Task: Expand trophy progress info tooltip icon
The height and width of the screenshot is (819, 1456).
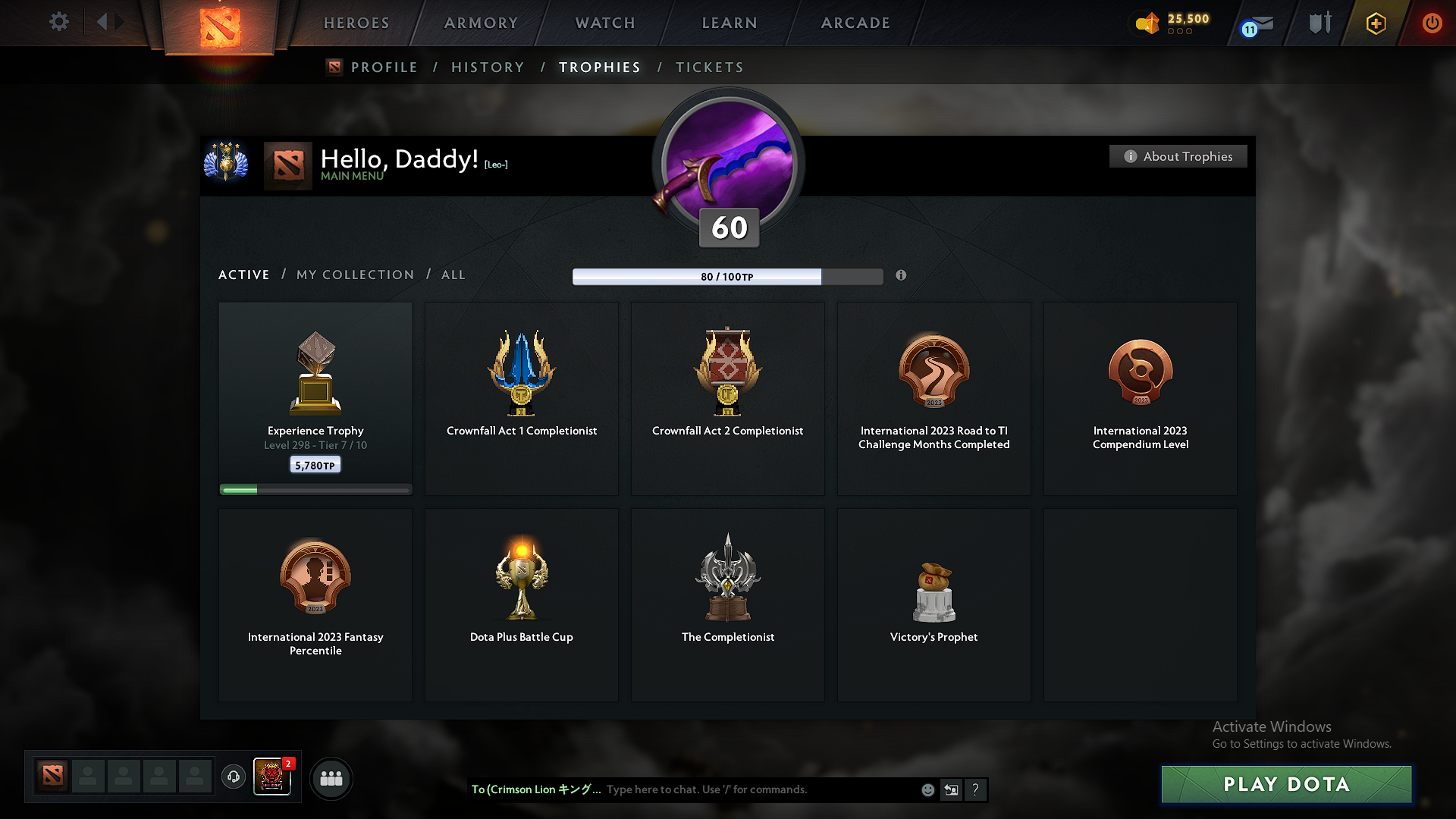Action: click(x=902, y=276)
